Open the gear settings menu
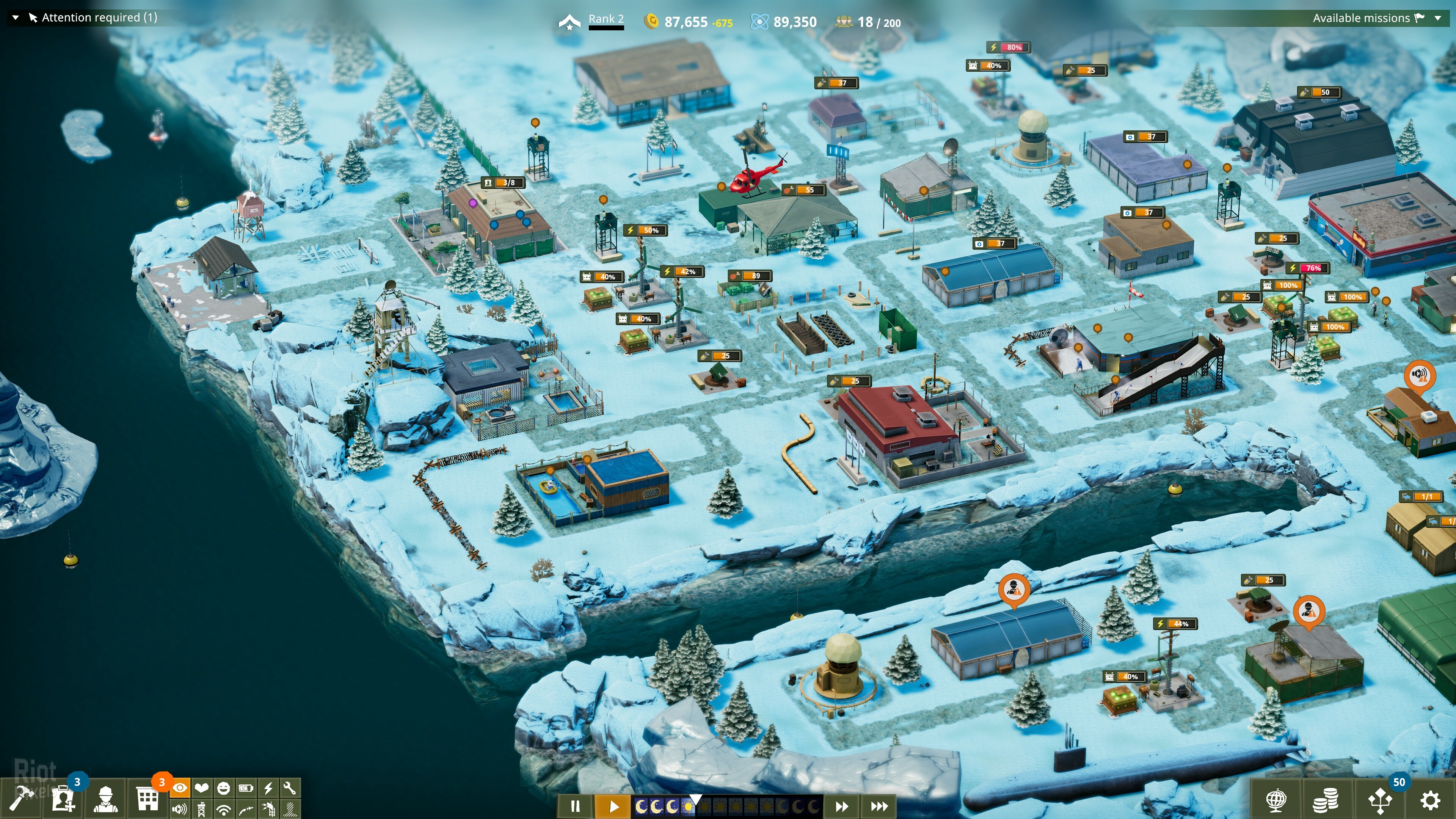This screenshot has height=819, width=1456. [1430, 800]
